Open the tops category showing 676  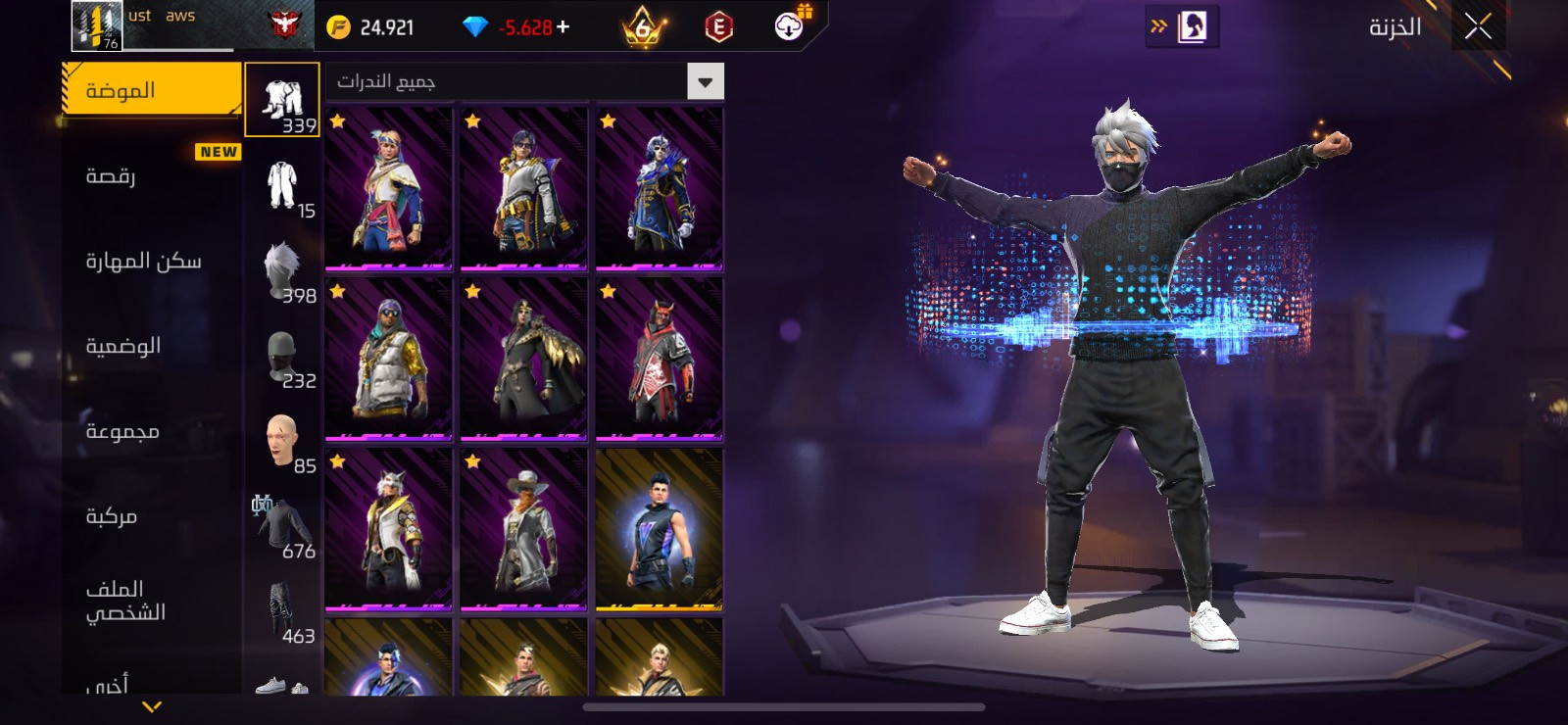[x=282, y=527]
